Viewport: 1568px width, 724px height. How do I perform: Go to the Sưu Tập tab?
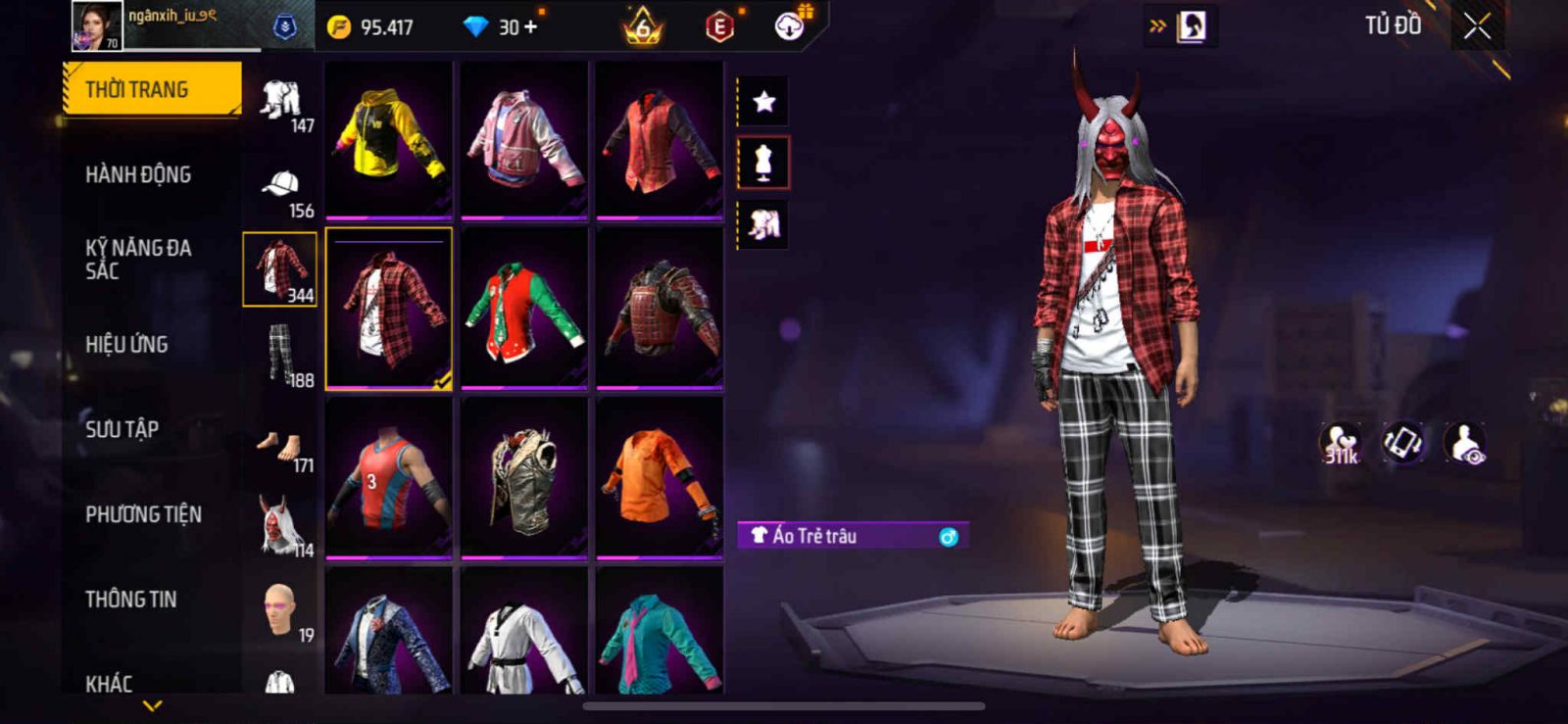[x=122, y=429]
